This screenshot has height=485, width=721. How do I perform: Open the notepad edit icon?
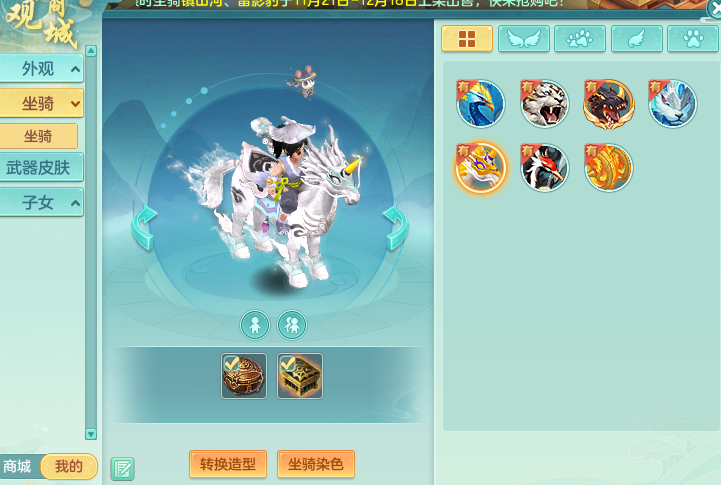tap(122, 468)
